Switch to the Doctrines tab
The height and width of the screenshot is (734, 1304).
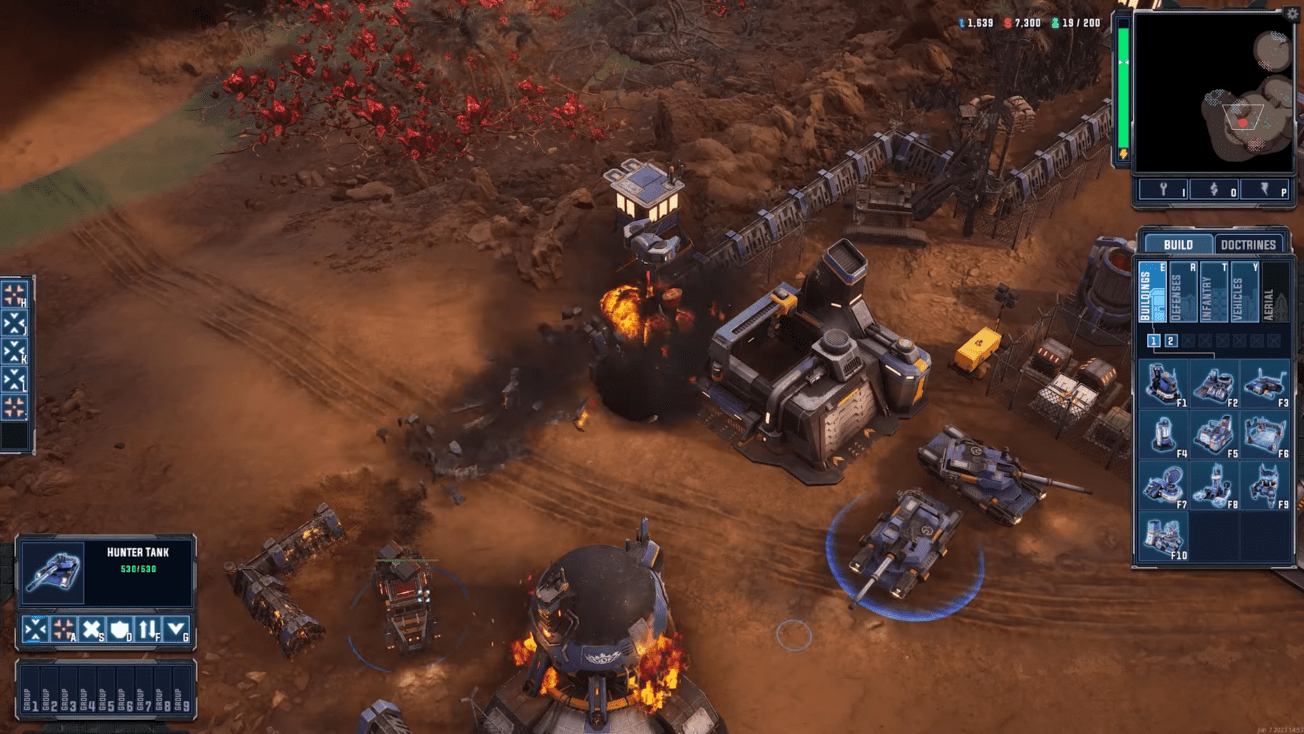click(1249, 243)
